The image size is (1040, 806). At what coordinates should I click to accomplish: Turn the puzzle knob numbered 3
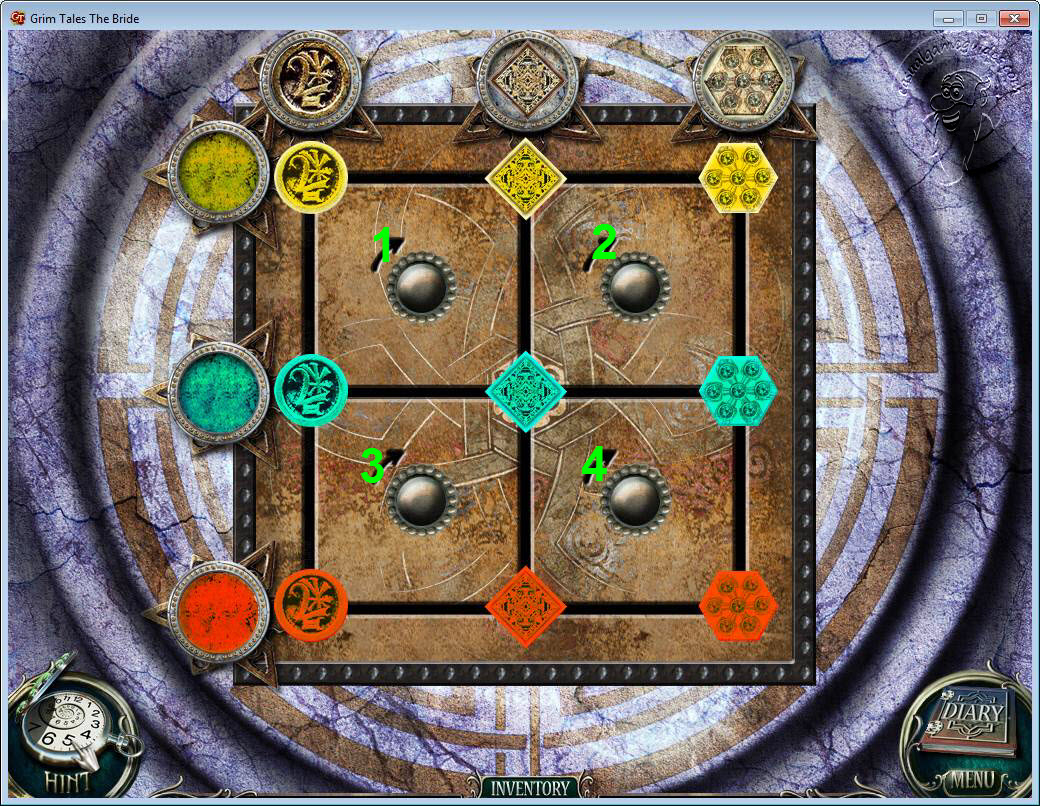click(421, 497)
